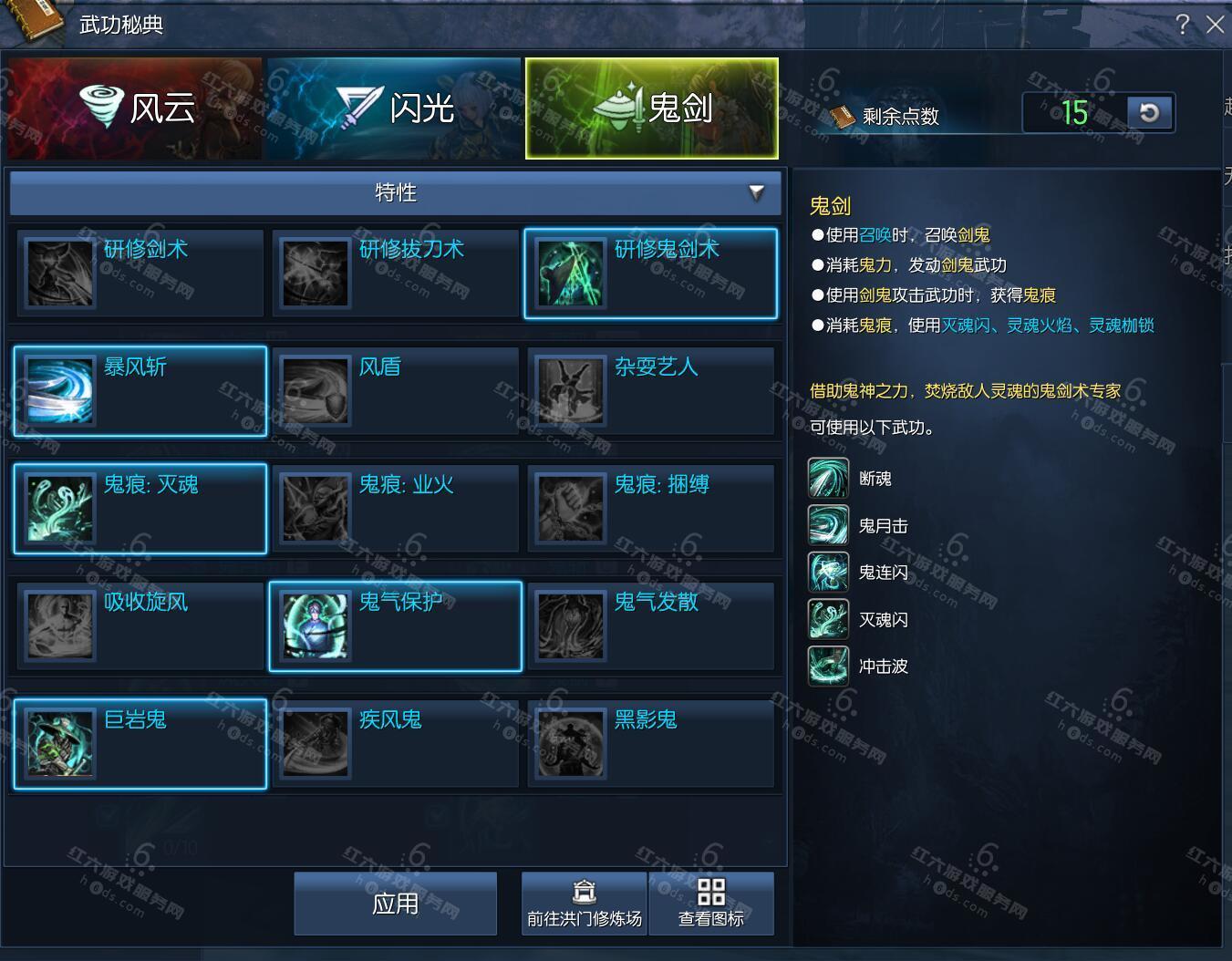Select the 疾风鬼 trait

click(395, 744)
